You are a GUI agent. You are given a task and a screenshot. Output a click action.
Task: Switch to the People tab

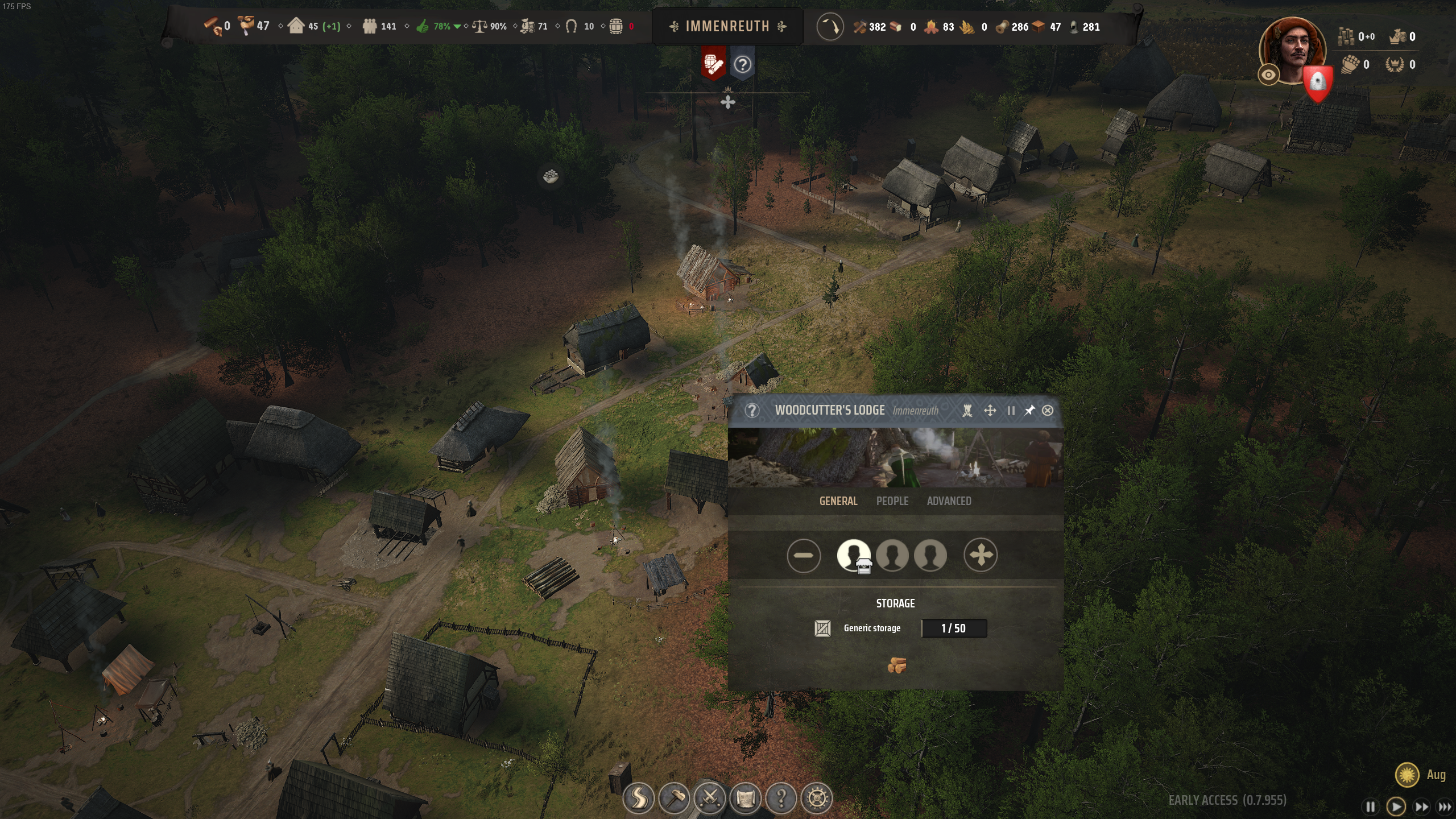(x=892, y=501)
